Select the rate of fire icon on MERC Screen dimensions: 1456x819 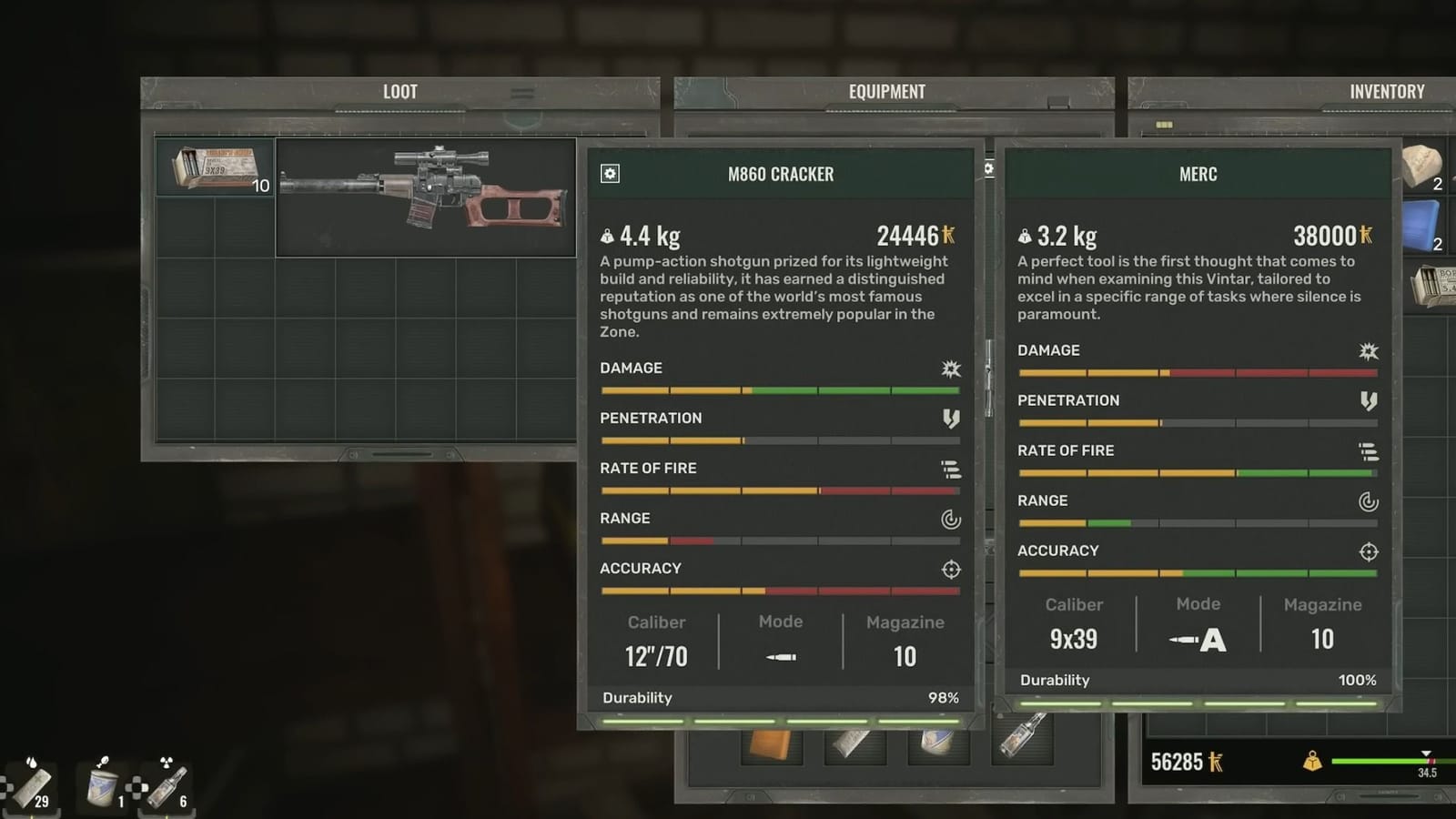(1370, 451)
